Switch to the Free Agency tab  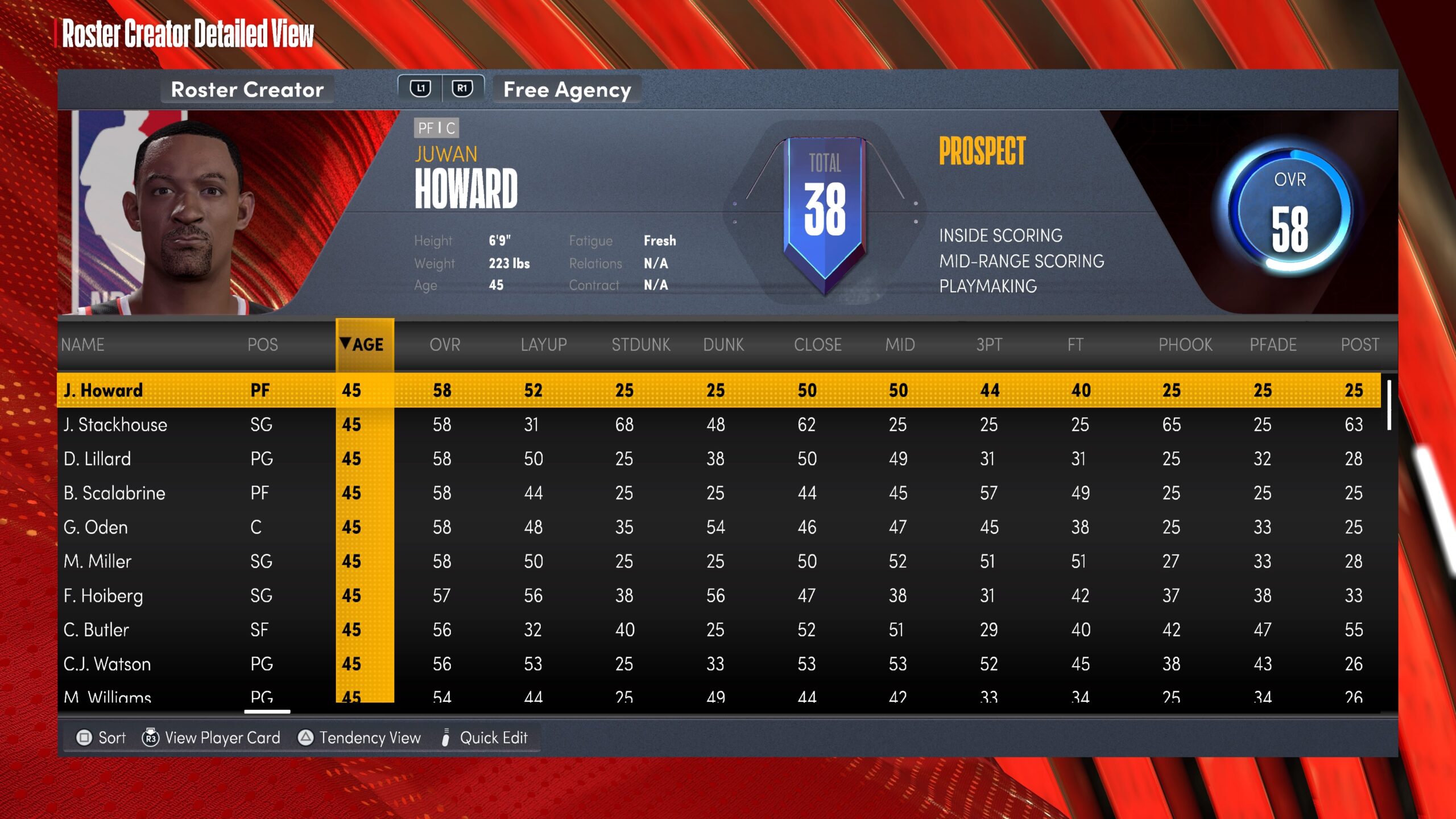566,90
